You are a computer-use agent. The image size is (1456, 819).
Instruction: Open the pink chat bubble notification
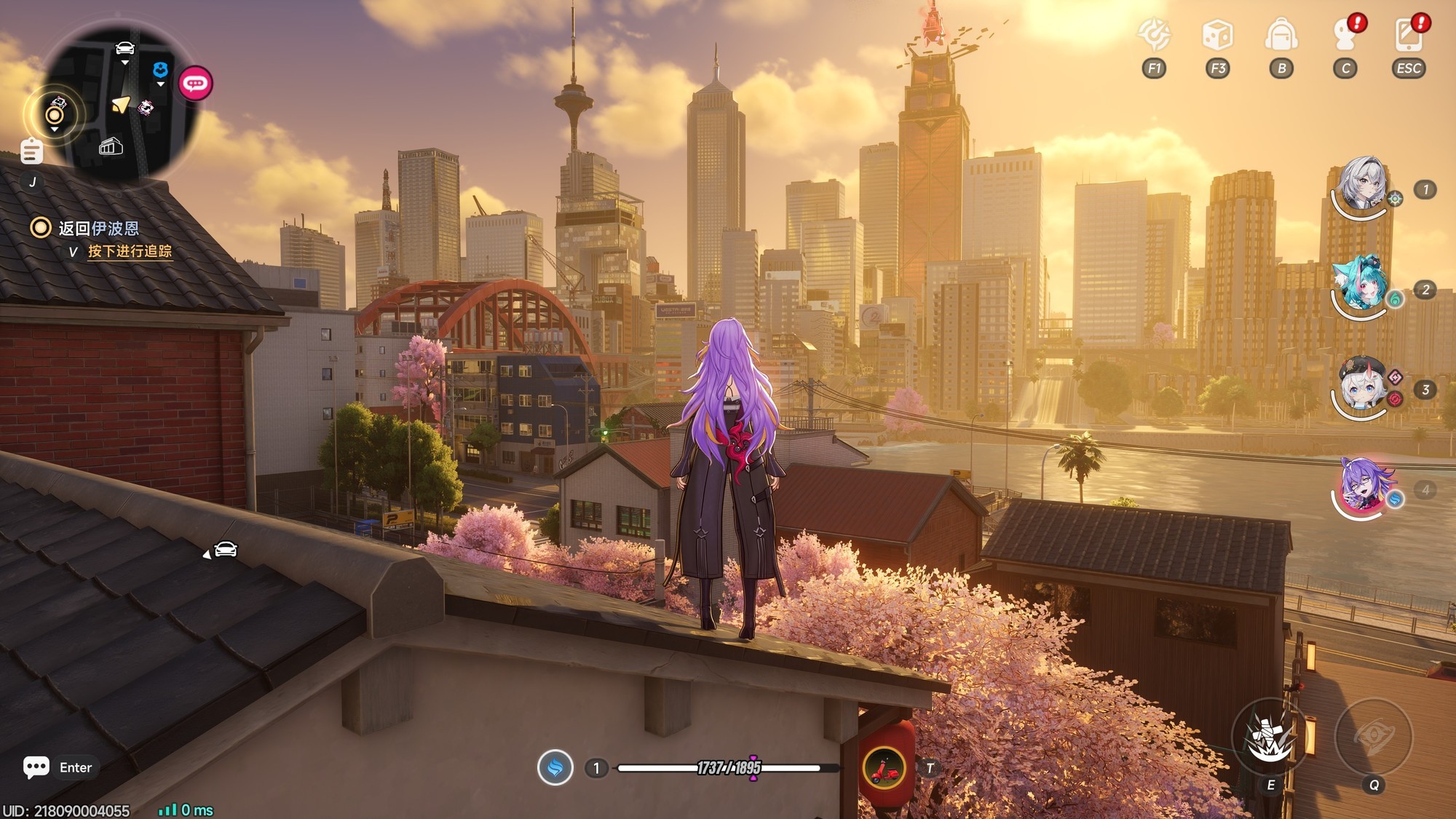[x=195, y=84]
